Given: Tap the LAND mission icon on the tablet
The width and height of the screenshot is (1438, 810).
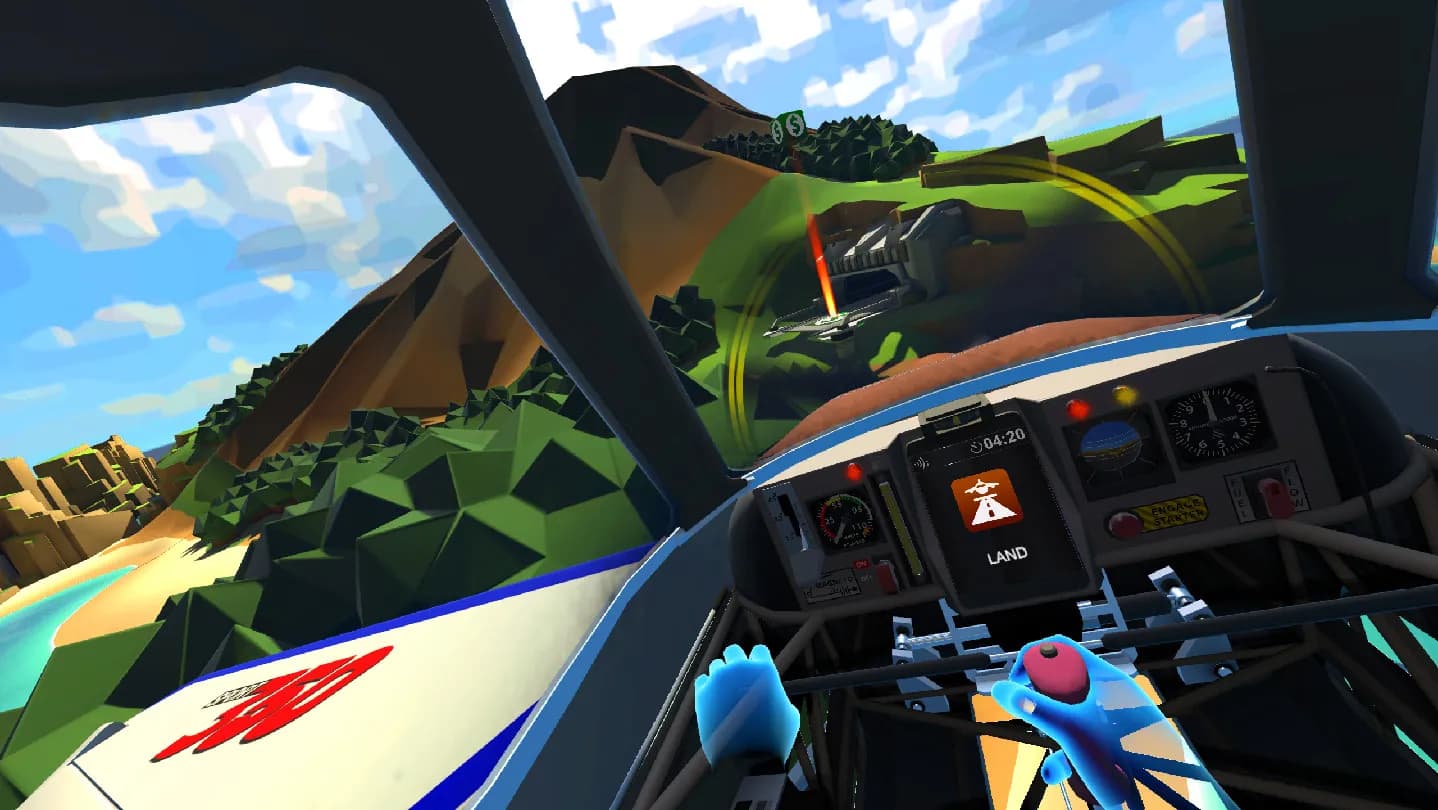Looking at the screenshot, I should [988, 499].
